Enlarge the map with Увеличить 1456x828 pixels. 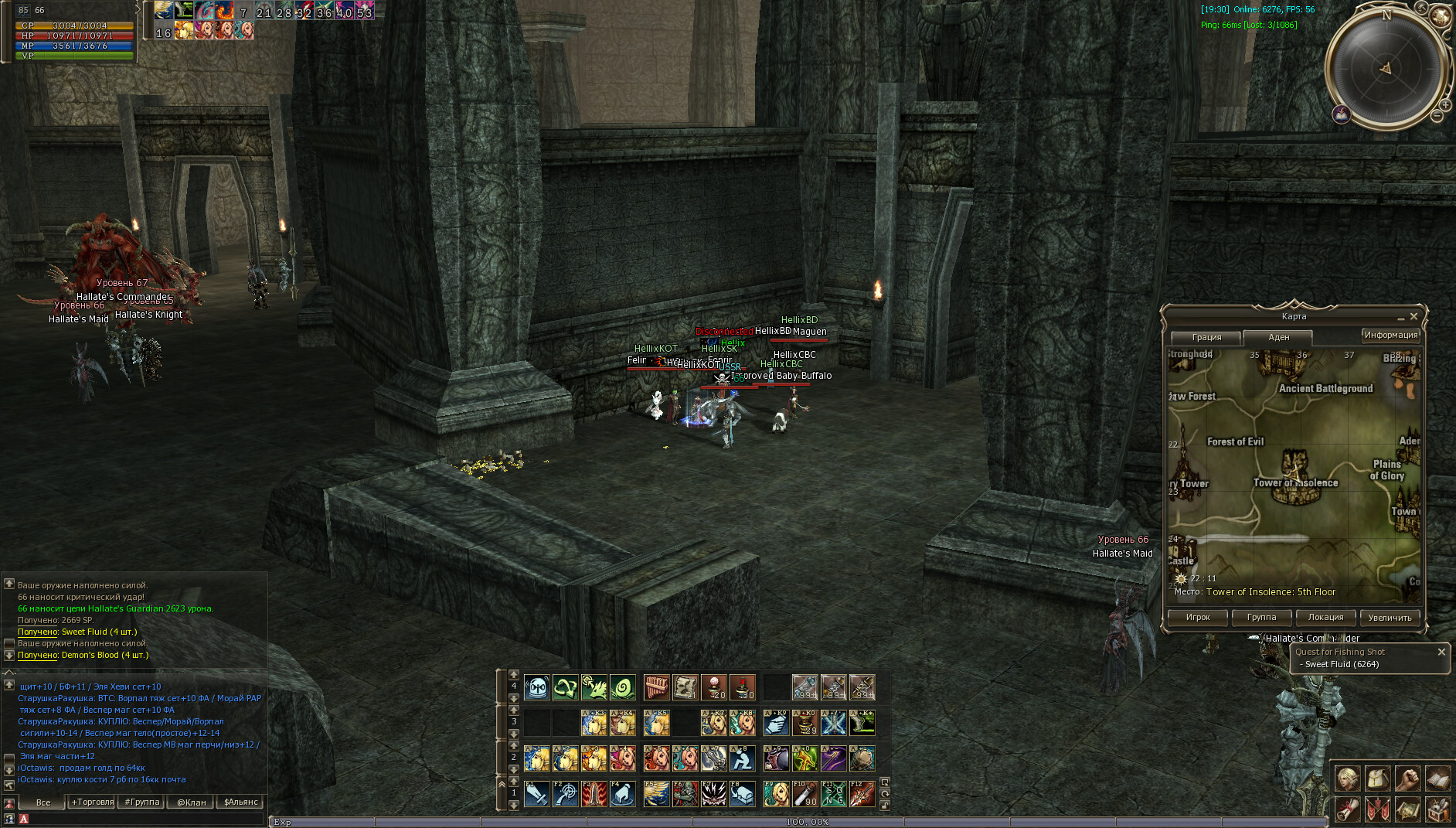(1390, 617)
